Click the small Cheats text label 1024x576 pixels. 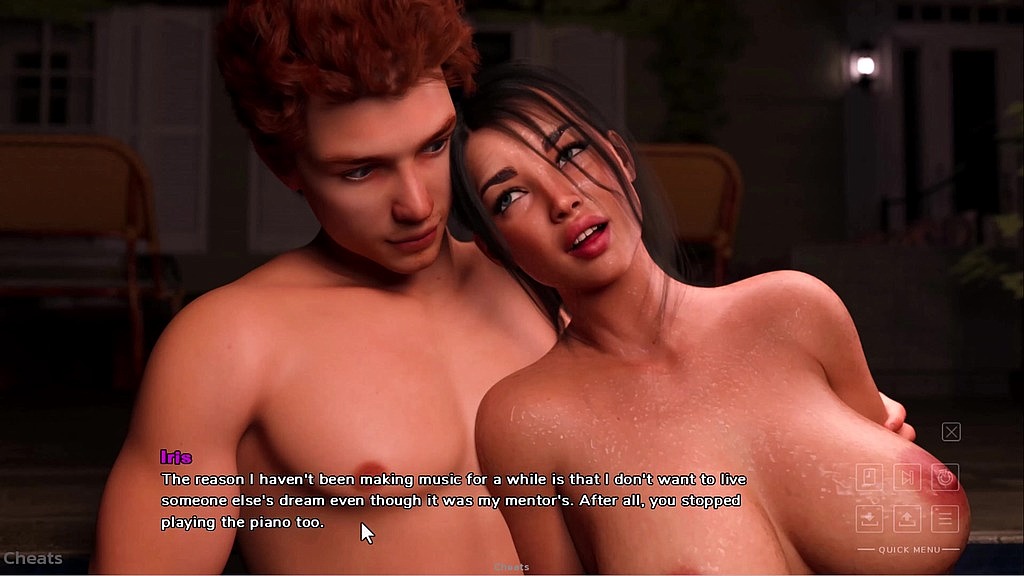511,567
